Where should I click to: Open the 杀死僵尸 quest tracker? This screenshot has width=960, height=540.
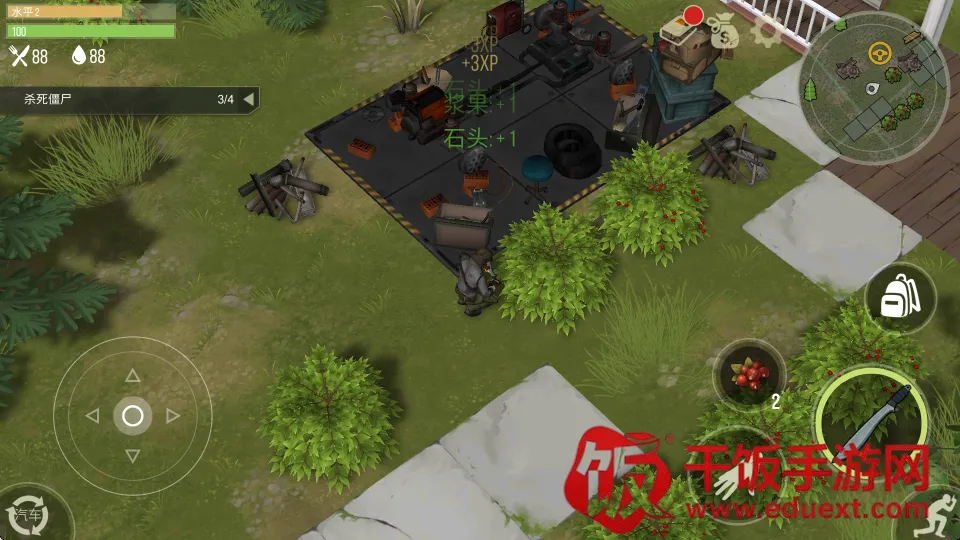120,99
